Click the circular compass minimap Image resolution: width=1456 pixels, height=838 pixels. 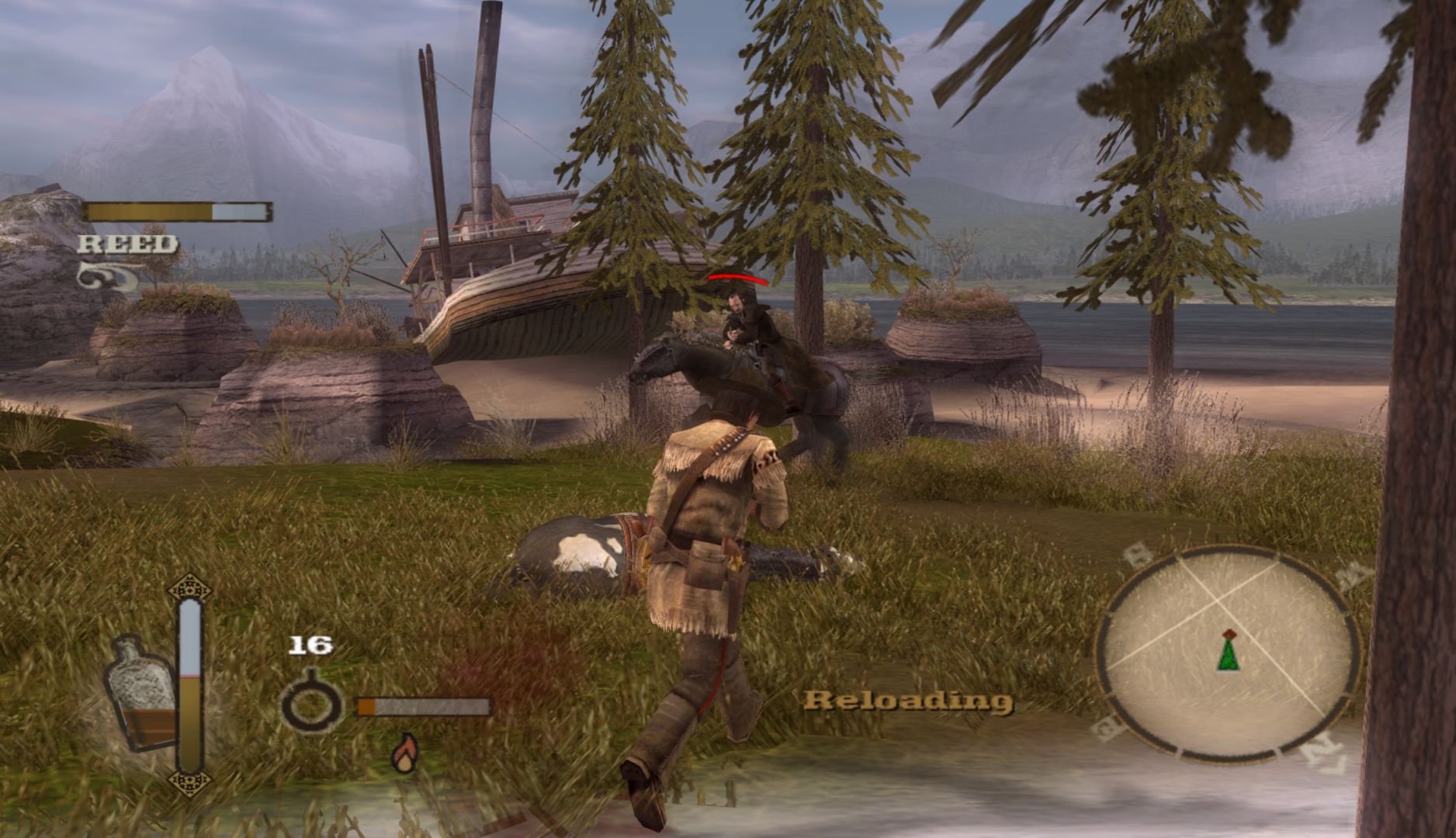[x=1226, y=654]
